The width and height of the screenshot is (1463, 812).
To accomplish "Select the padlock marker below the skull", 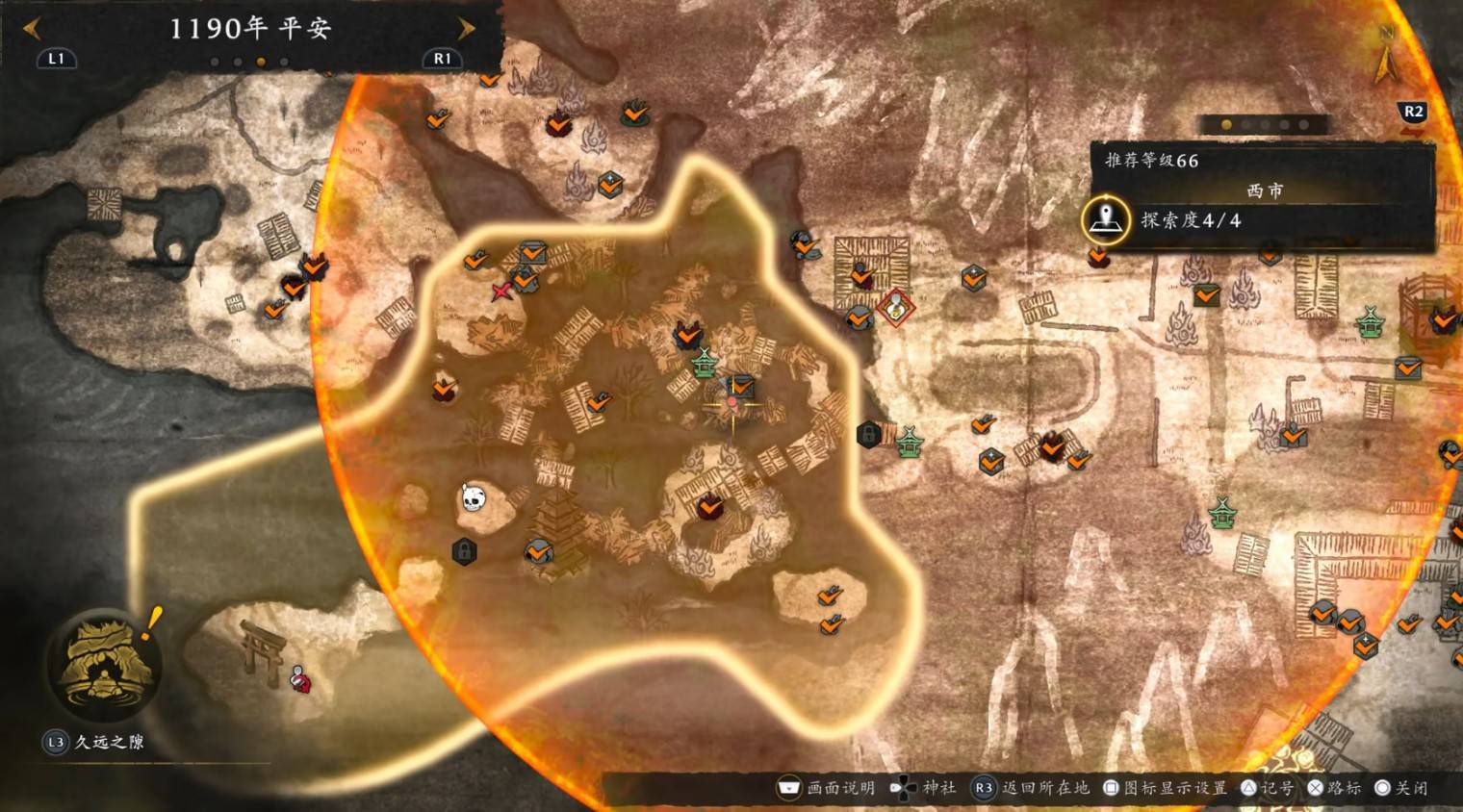I will (464, 551).
